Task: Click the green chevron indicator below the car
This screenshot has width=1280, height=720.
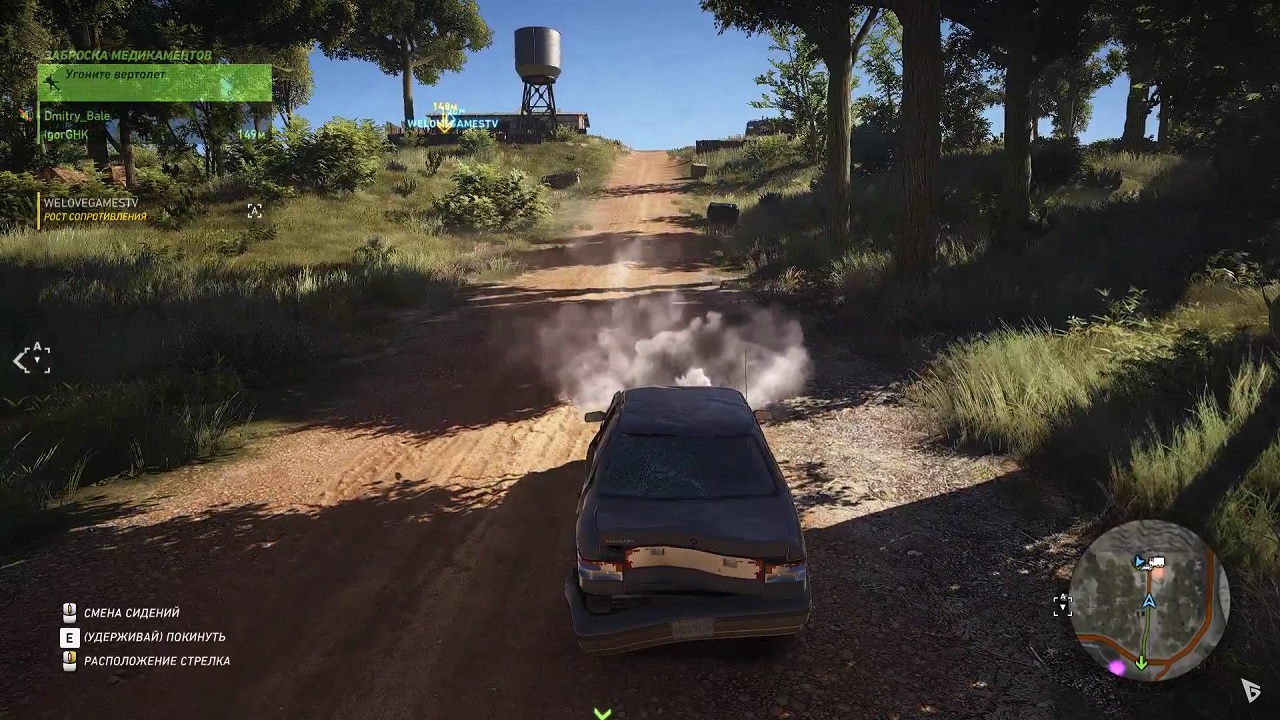Action: pos(602,713)
